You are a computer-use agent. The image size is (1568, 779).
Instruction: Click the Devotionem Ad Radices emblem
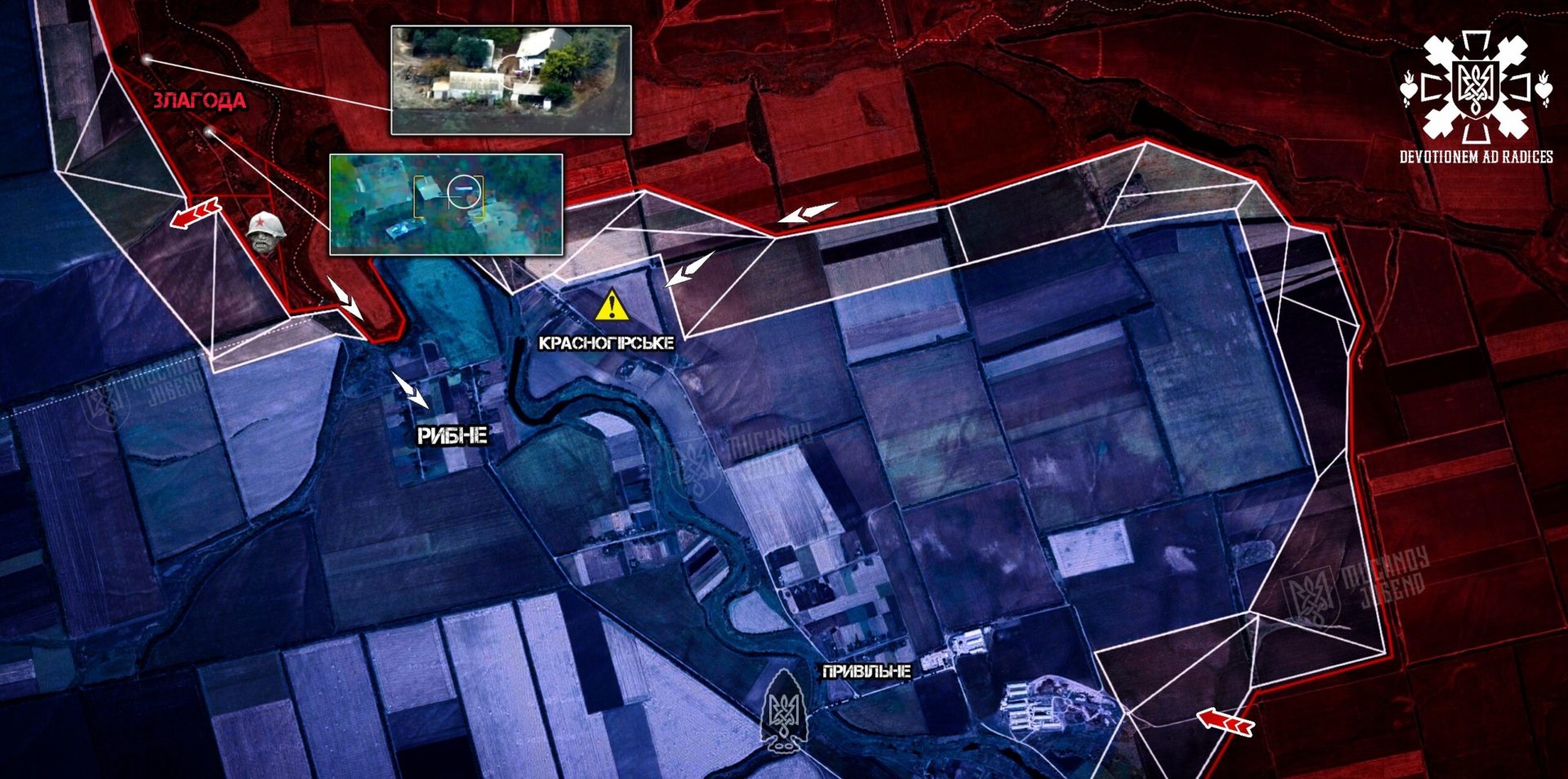(1476, 88)
